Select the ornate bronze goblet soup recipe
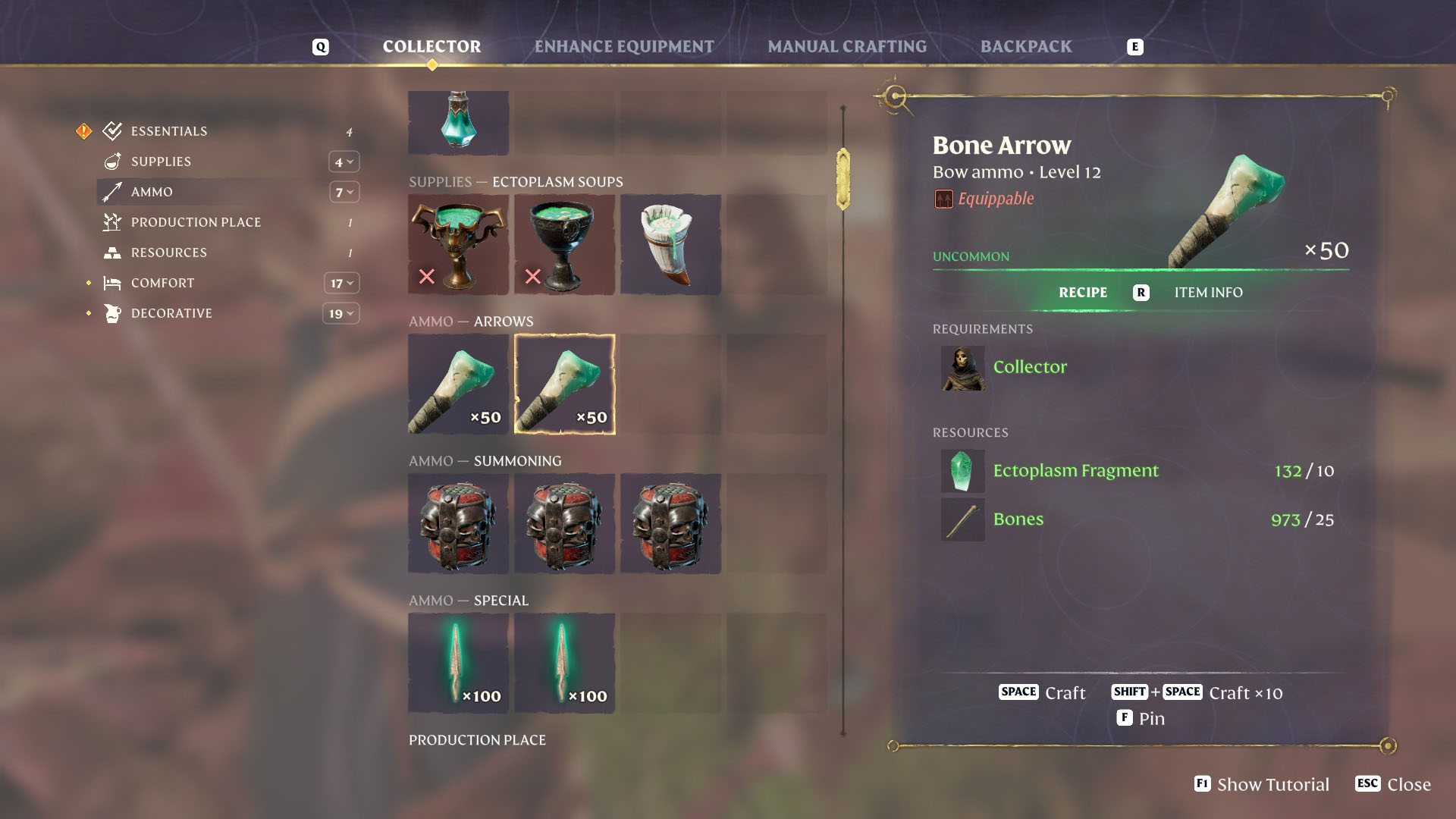Image resolution: width=1456 pixels, height=819 pixels. pos(458,244)
